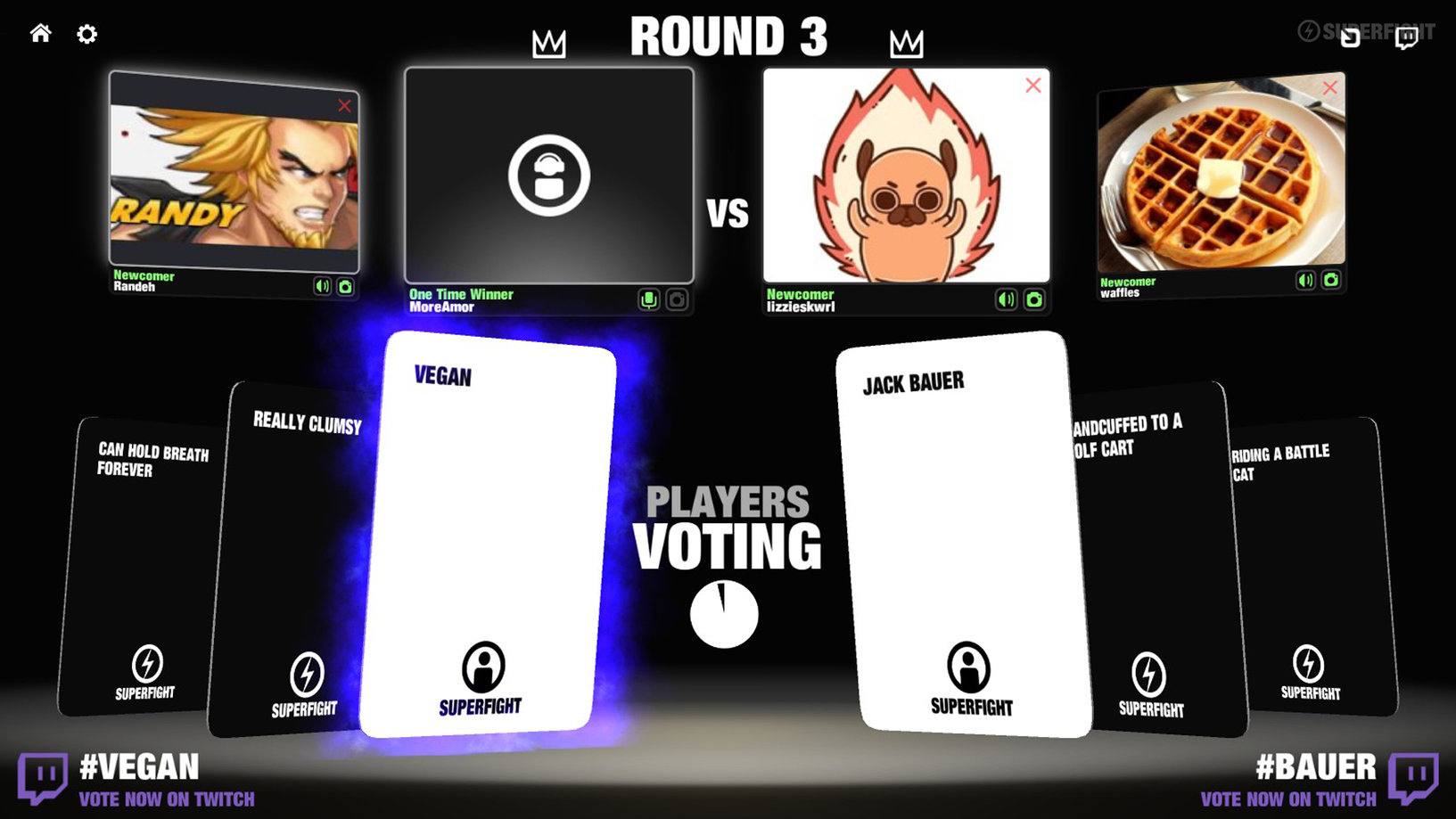Image resolution: width=1456 pixels, height=819 pixels.
Task: Click the voting countdown timer
Action: point(723,612)
